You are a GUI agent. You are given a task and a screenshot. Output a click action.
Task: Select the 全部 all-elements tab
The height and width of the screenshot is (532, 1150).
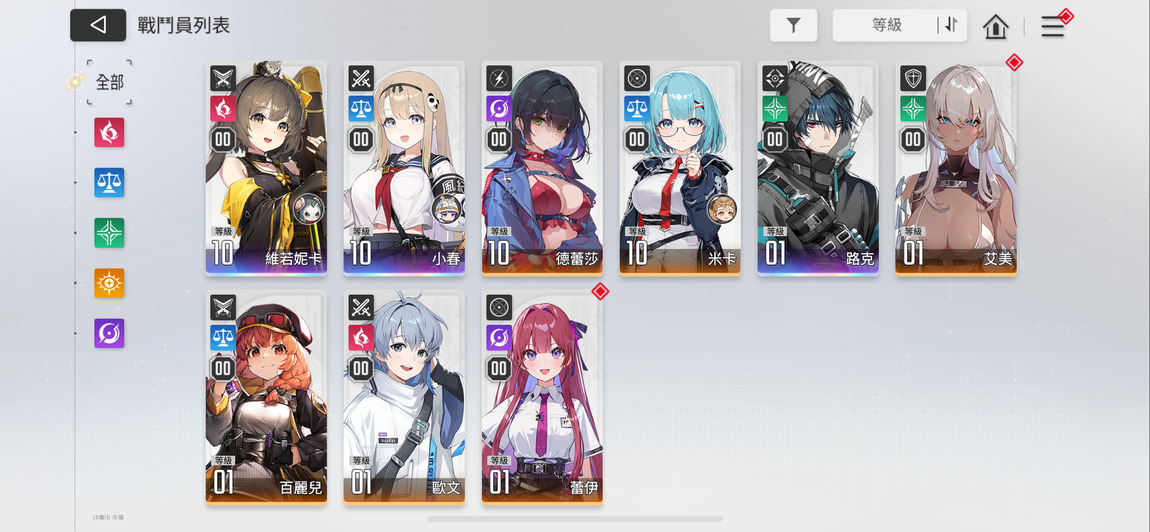109,83
